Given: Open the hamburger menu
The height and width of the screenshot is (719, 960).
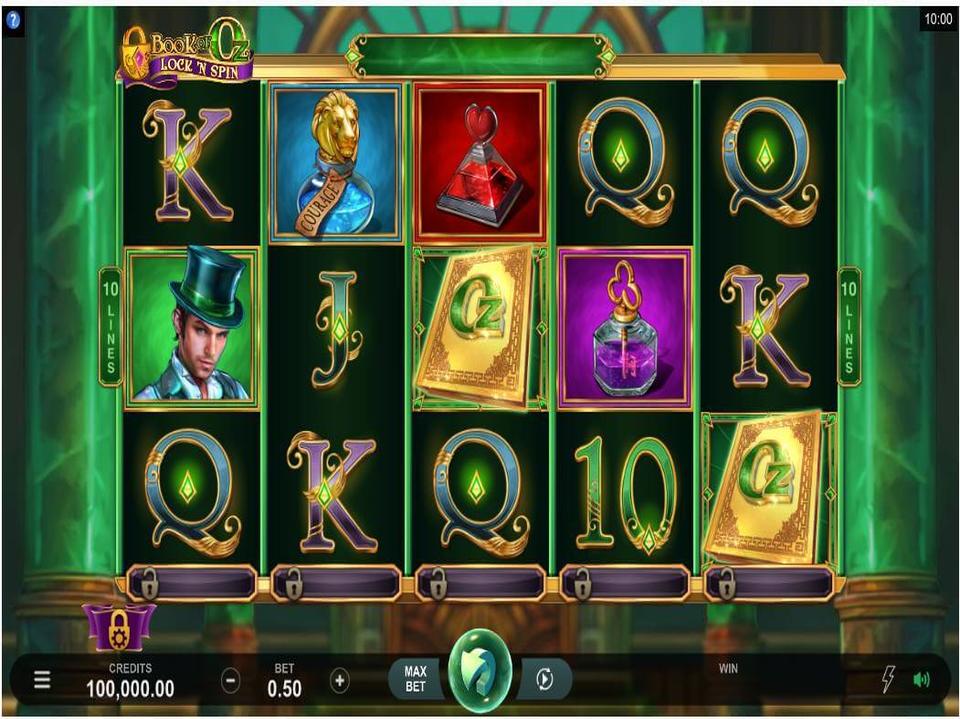Looking at the screenshot, I should click(x=42, y=681).
